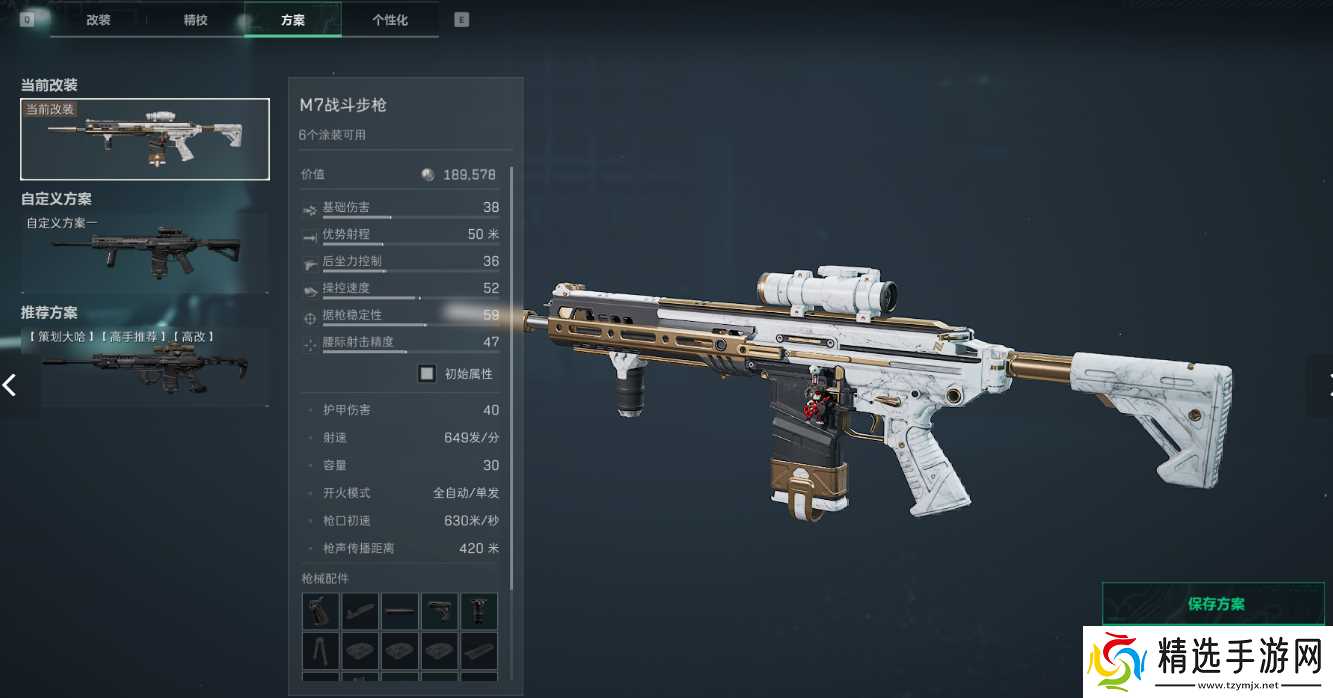Select the long barrel attachment slot

[x=400, y=611]
